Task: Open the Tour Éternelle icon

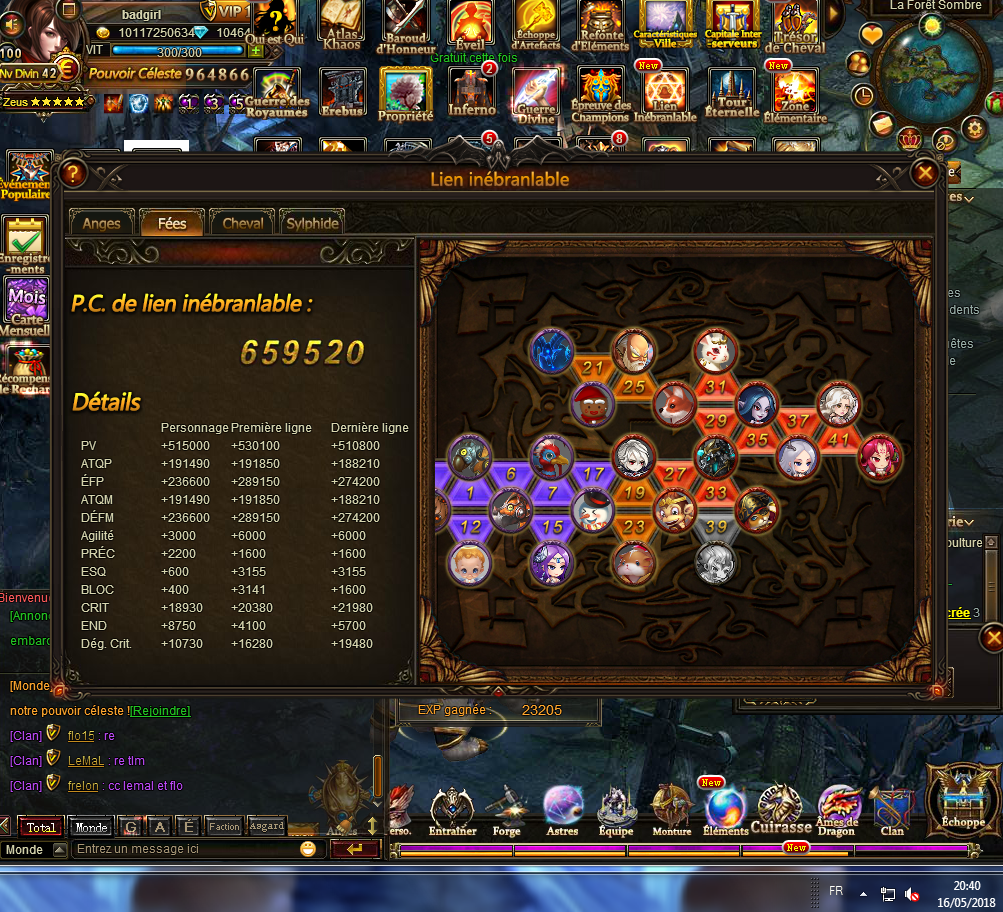Action: (732, 92)
